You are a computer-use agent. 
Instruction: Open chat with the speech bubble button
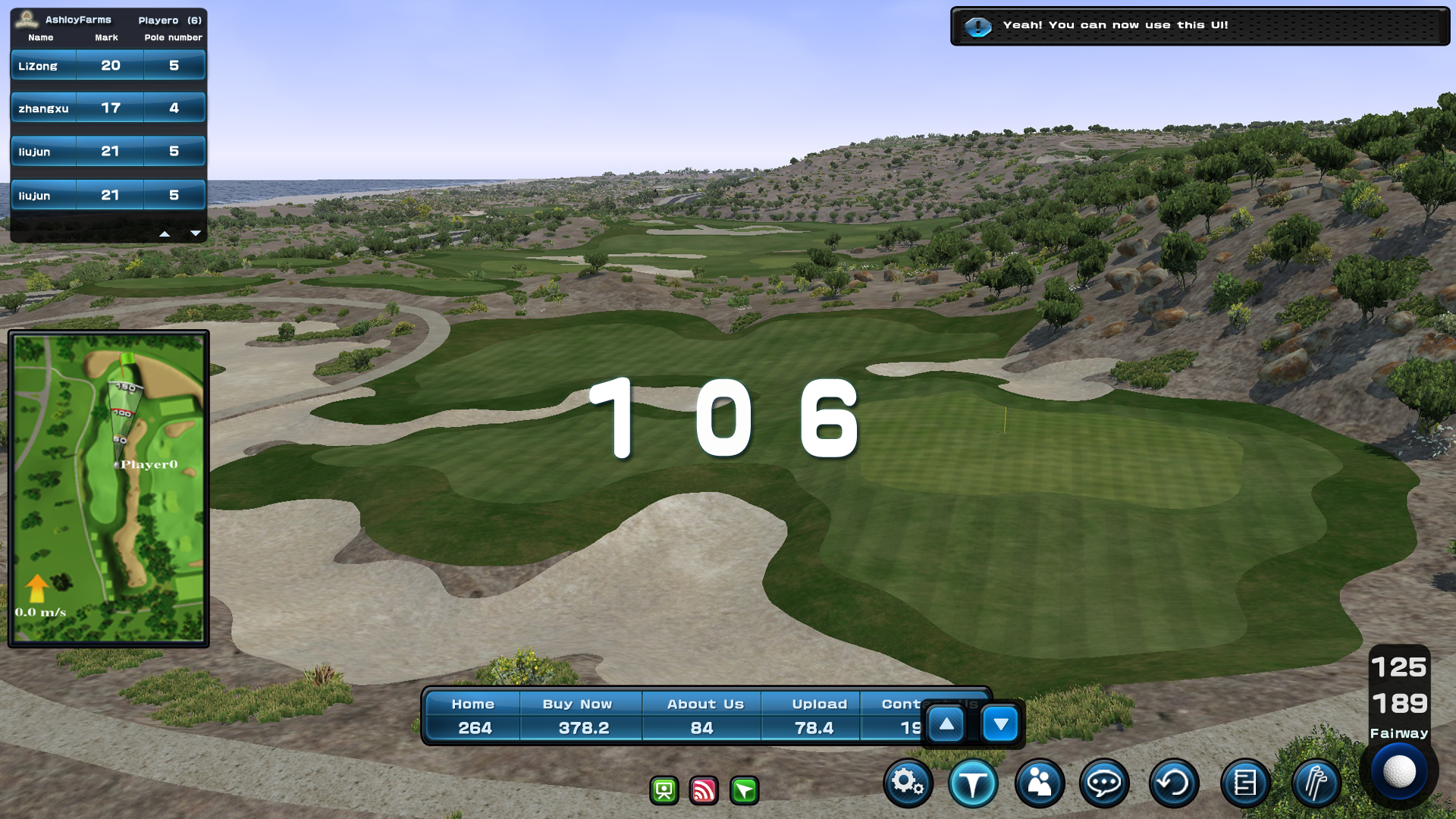tap(1104, 783)
